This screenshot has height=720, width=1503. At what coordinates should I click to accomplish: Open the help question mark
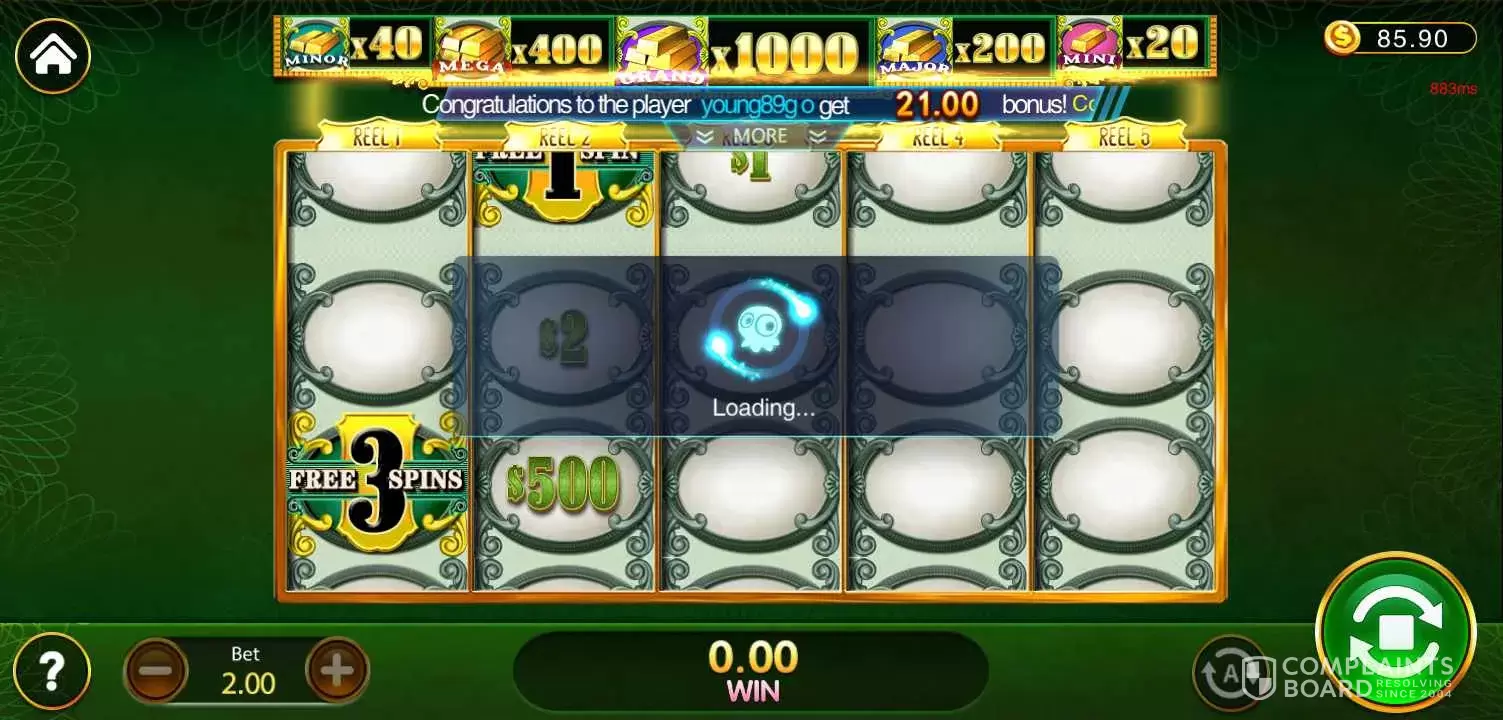tap(53, 670)
